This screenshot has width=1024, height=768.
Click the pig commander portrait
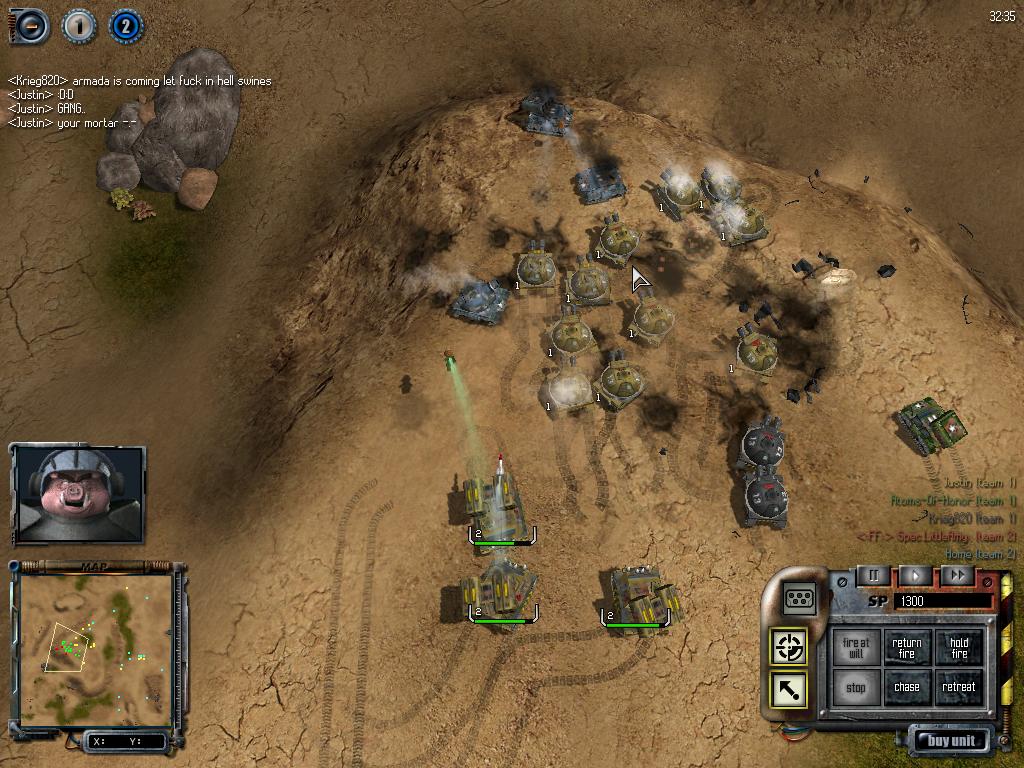coord(78,494)
